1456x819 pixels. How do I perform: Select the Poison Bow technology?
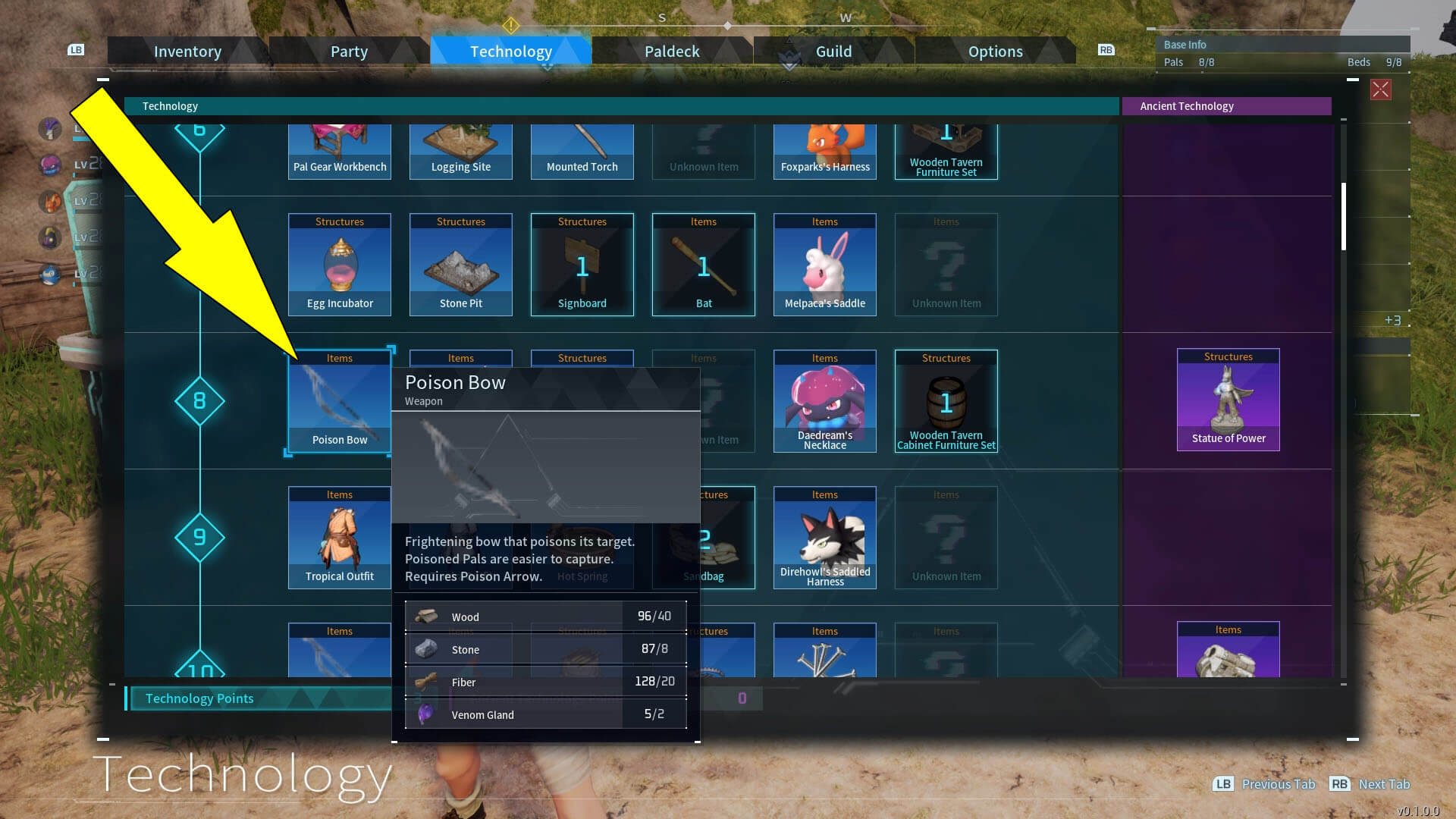point(339,402)
